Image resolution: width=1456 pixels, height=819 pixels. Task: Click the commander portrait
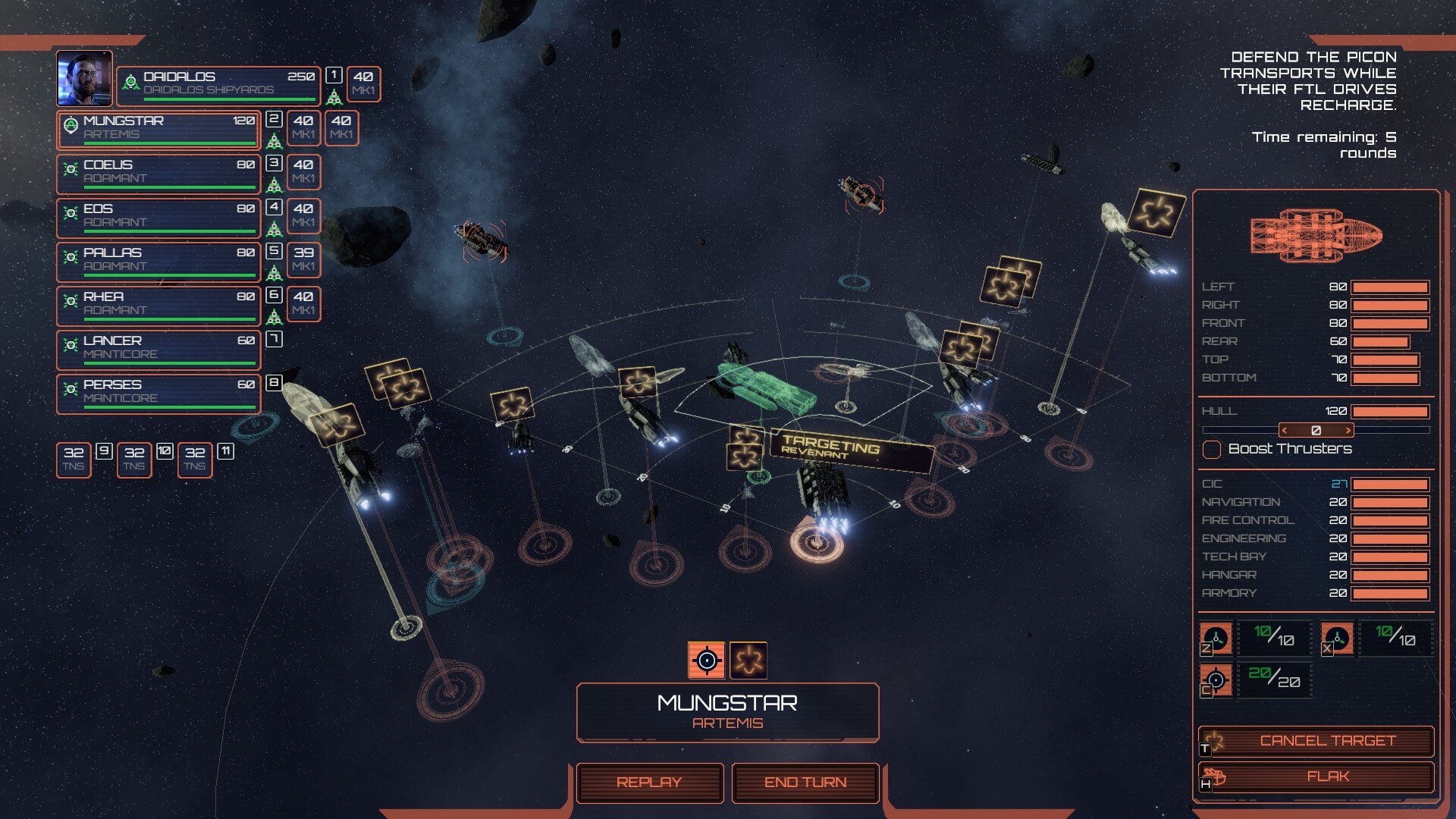pos(84,78)
